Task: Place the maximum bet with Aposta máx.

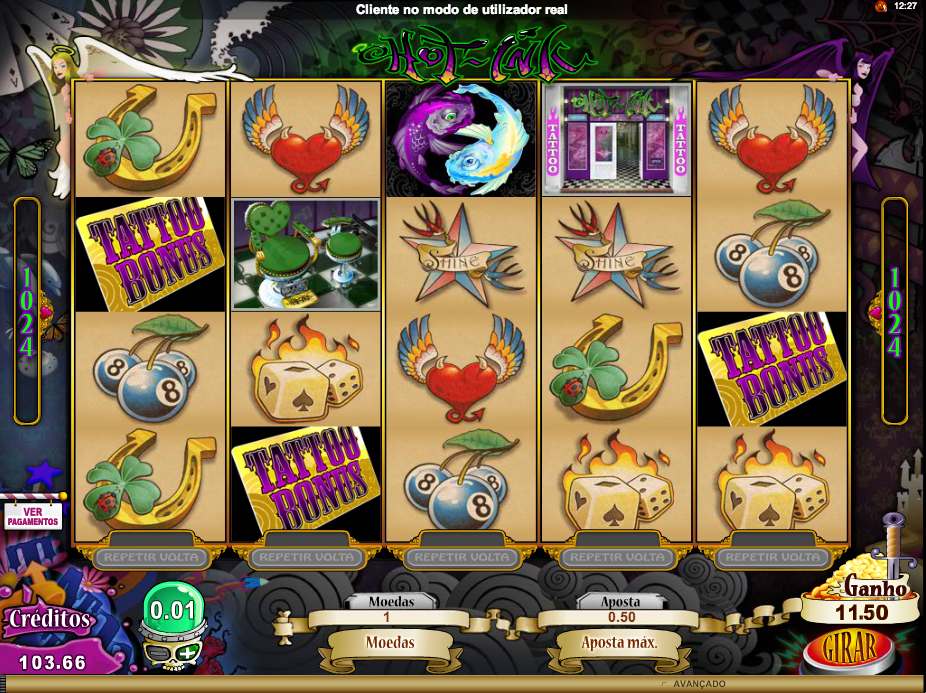Action: (x=619, y=642)
